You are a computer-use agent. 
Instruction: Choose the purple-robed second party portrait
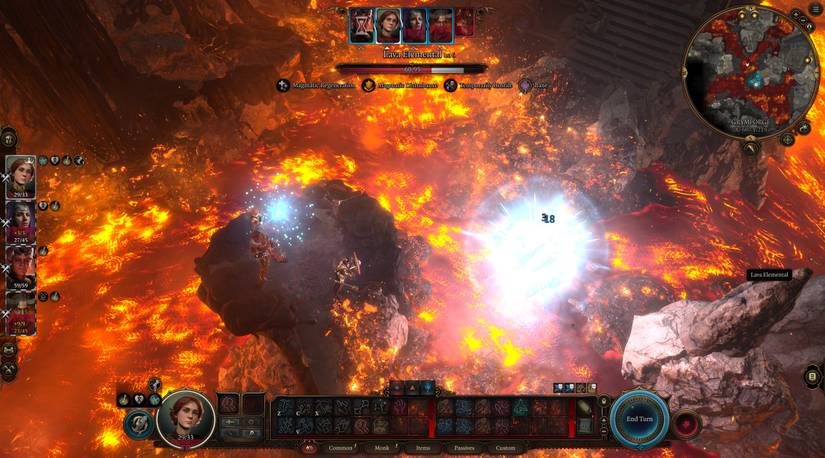(20, 220)
